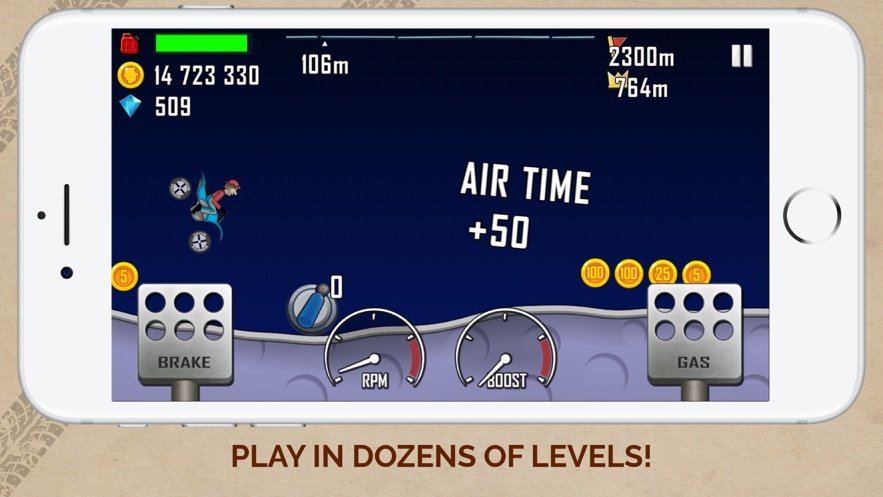The height and width of the screenshot is (497, 883).
Task: Hit the BRAKE pedal
Action: (185, 334)
